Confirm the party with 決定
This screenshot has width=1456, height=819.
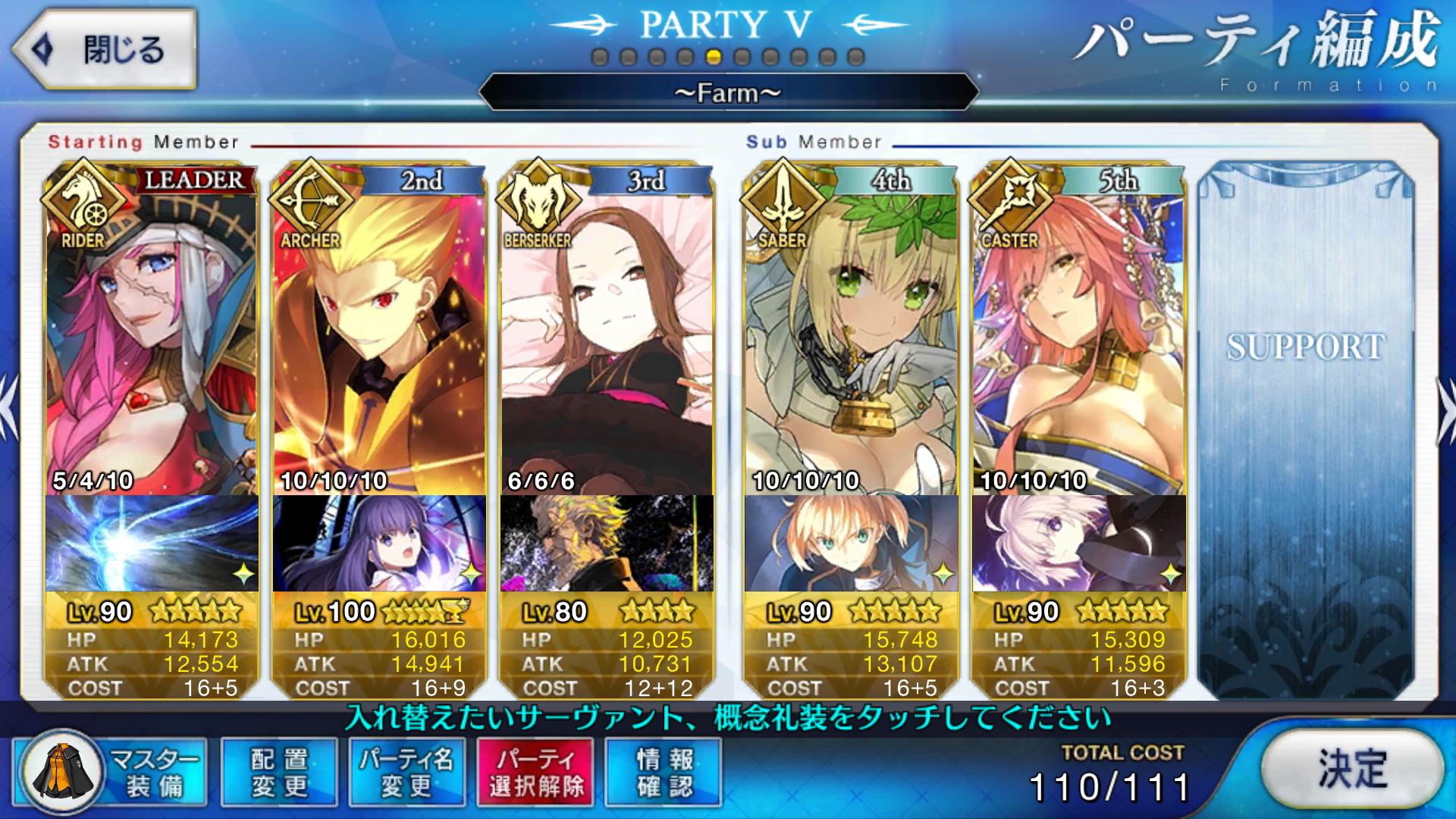(1353, 769)
